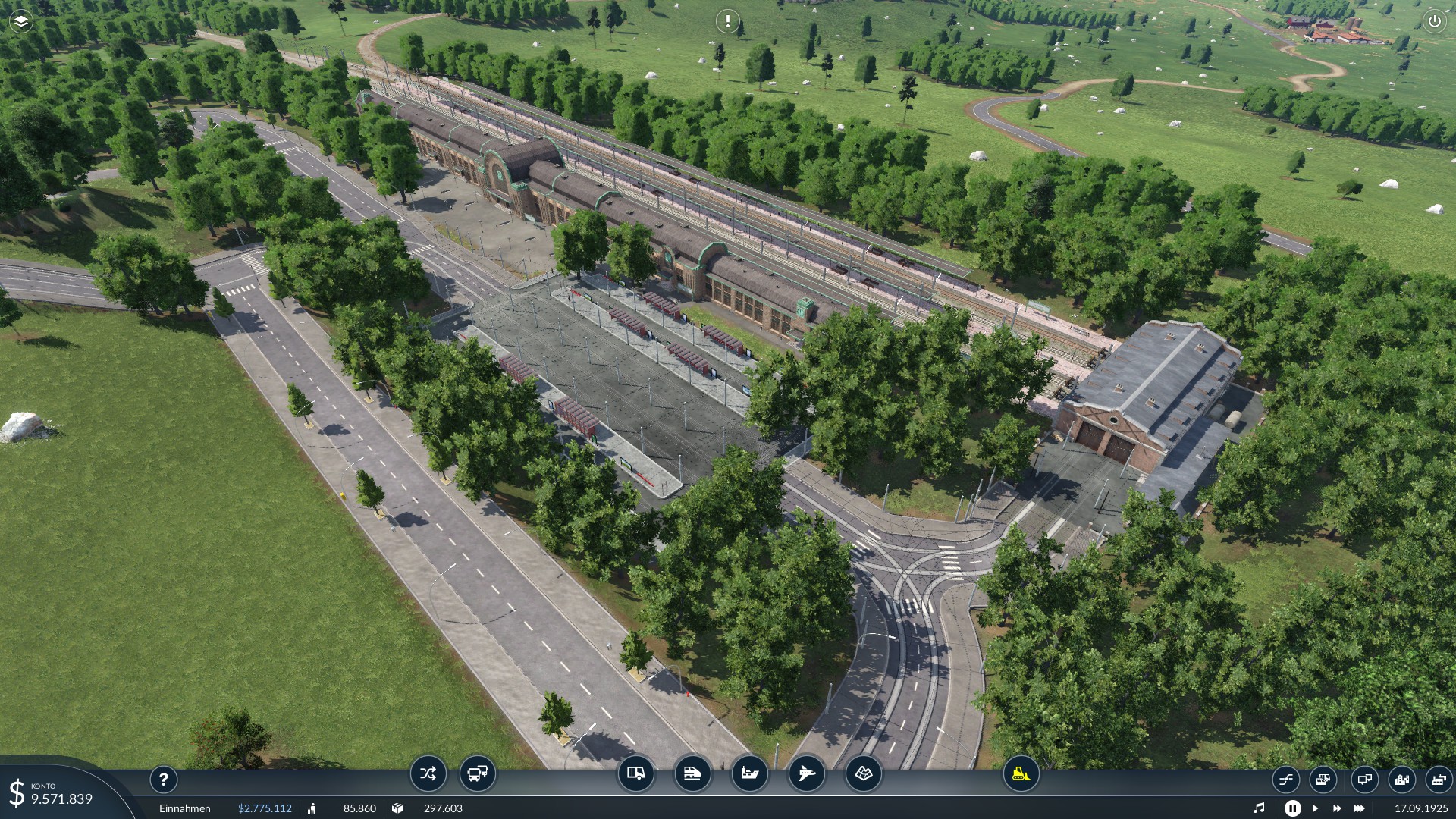Click the music note button
Viewport: 1456px width, 819px height.
(1259, 808)
